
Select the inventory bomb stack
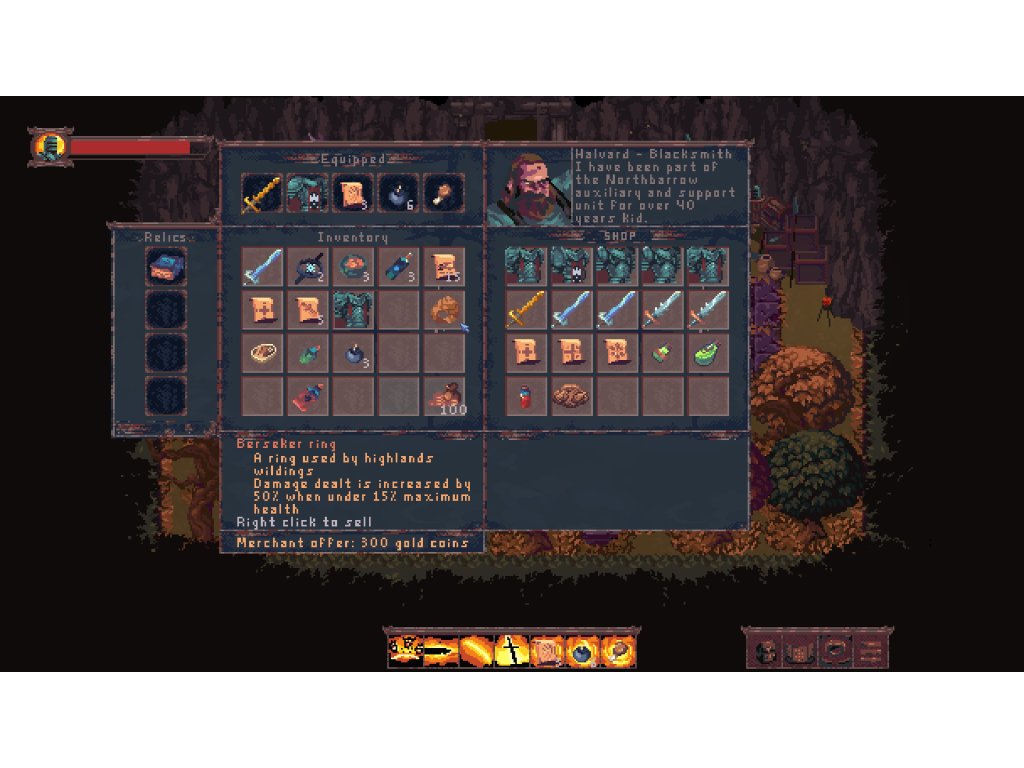click(353, 353)
